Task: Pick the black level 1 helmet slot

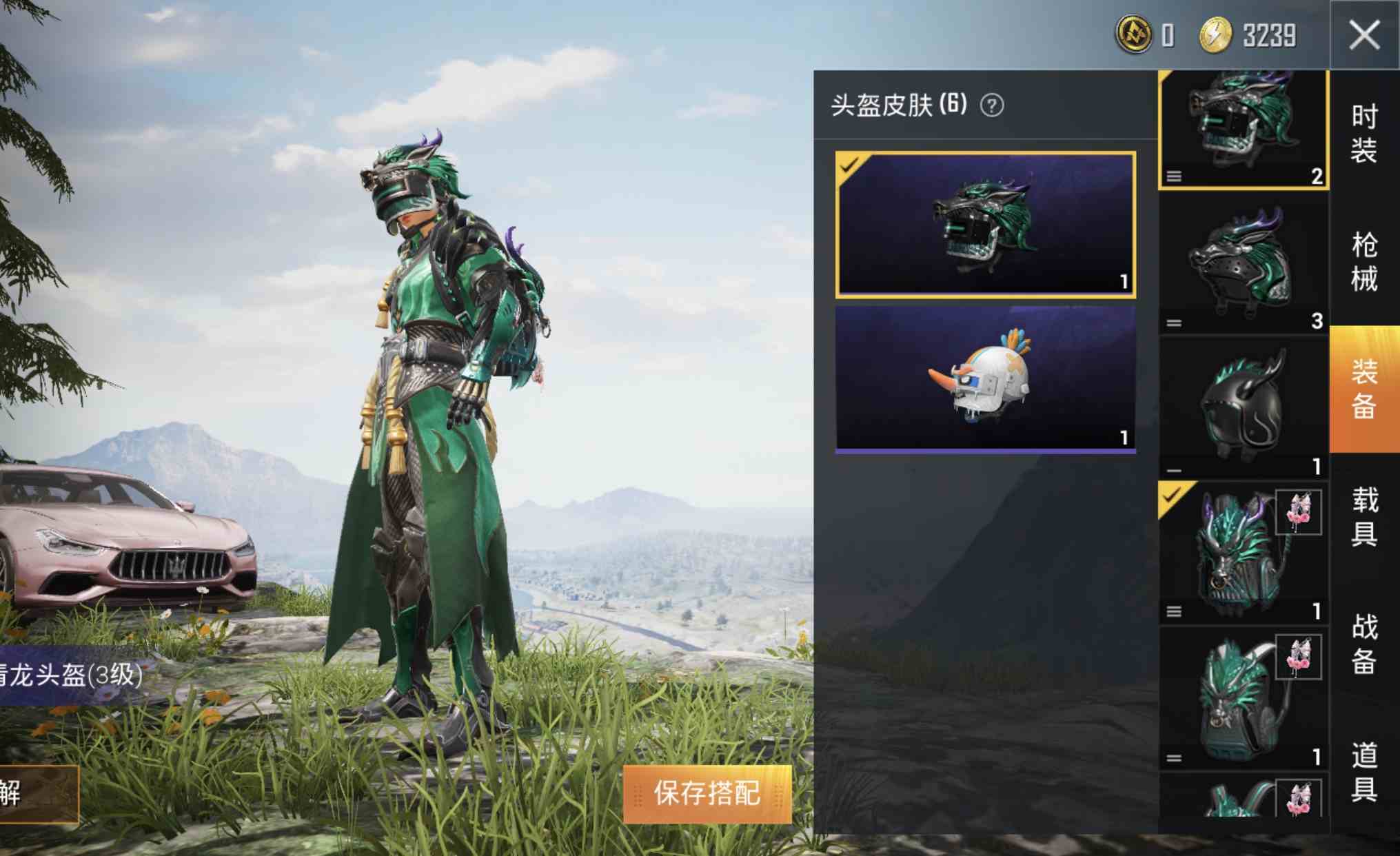Action: (x=1244, y=409)
